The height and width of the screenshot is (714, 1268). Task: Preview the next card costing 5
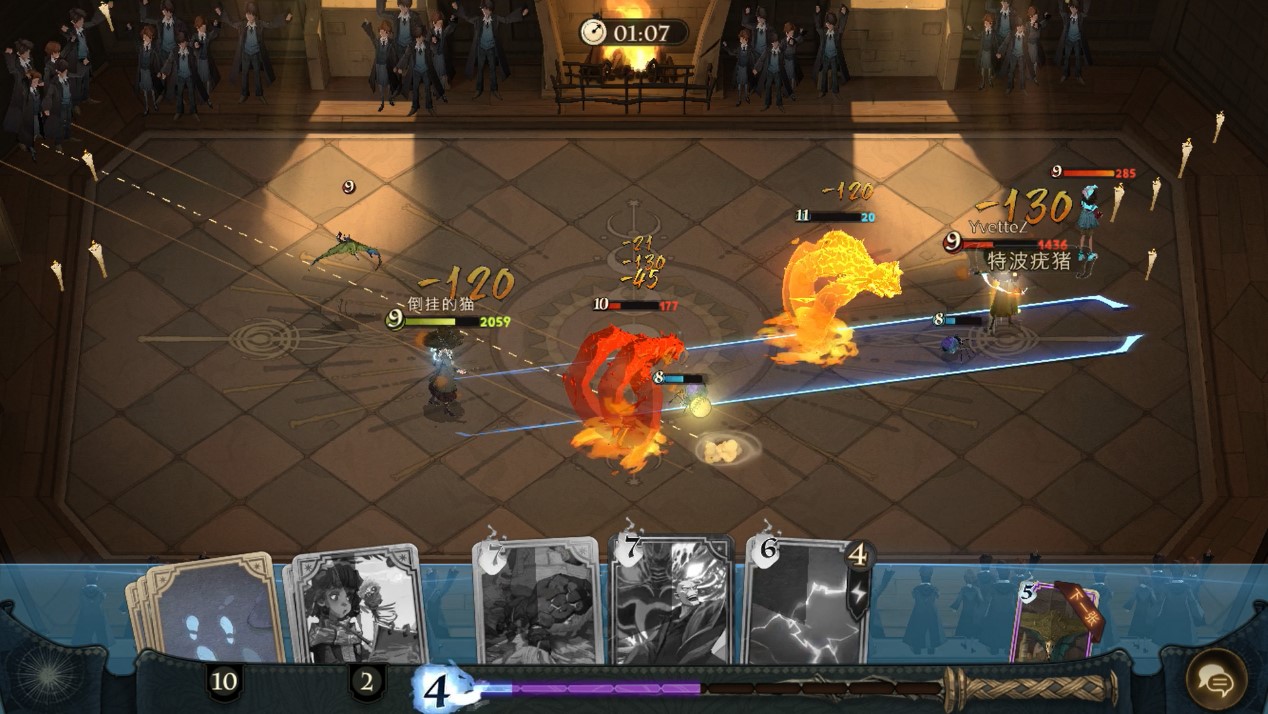[1057, 622]
